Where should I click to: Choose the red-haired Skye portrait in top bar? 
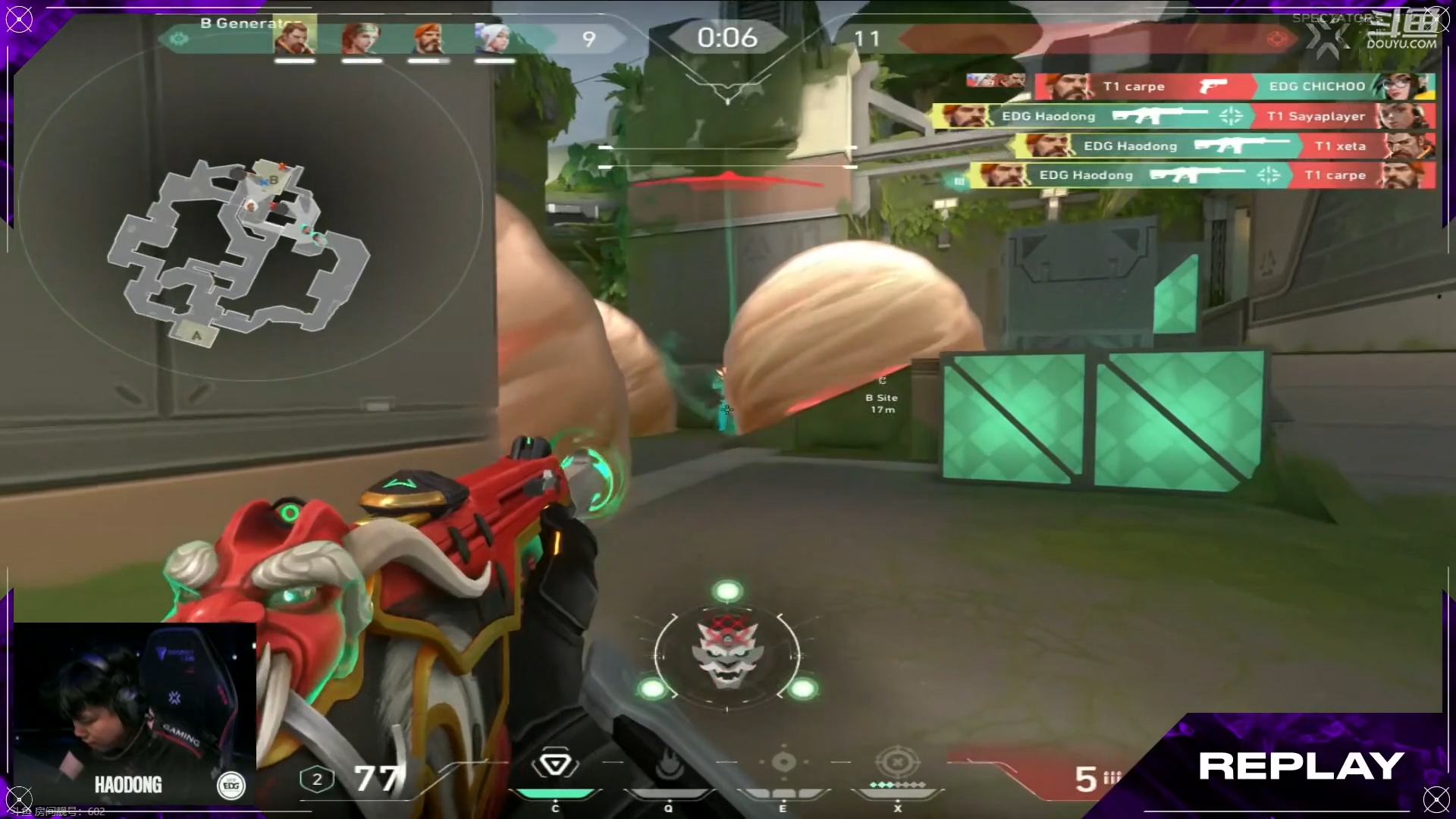(x=361, y=38)
